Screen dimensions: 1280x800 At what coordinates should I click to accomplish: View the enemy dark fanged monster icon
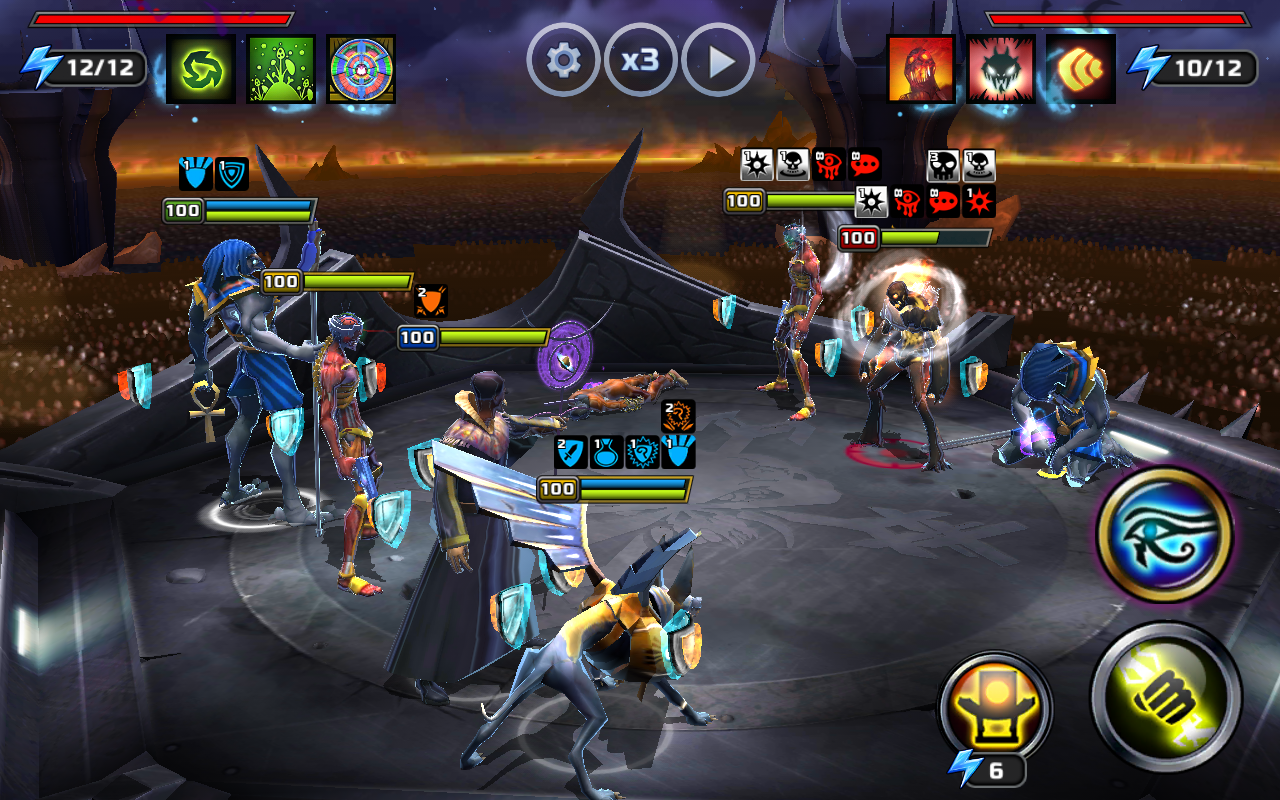(1001, 68)
